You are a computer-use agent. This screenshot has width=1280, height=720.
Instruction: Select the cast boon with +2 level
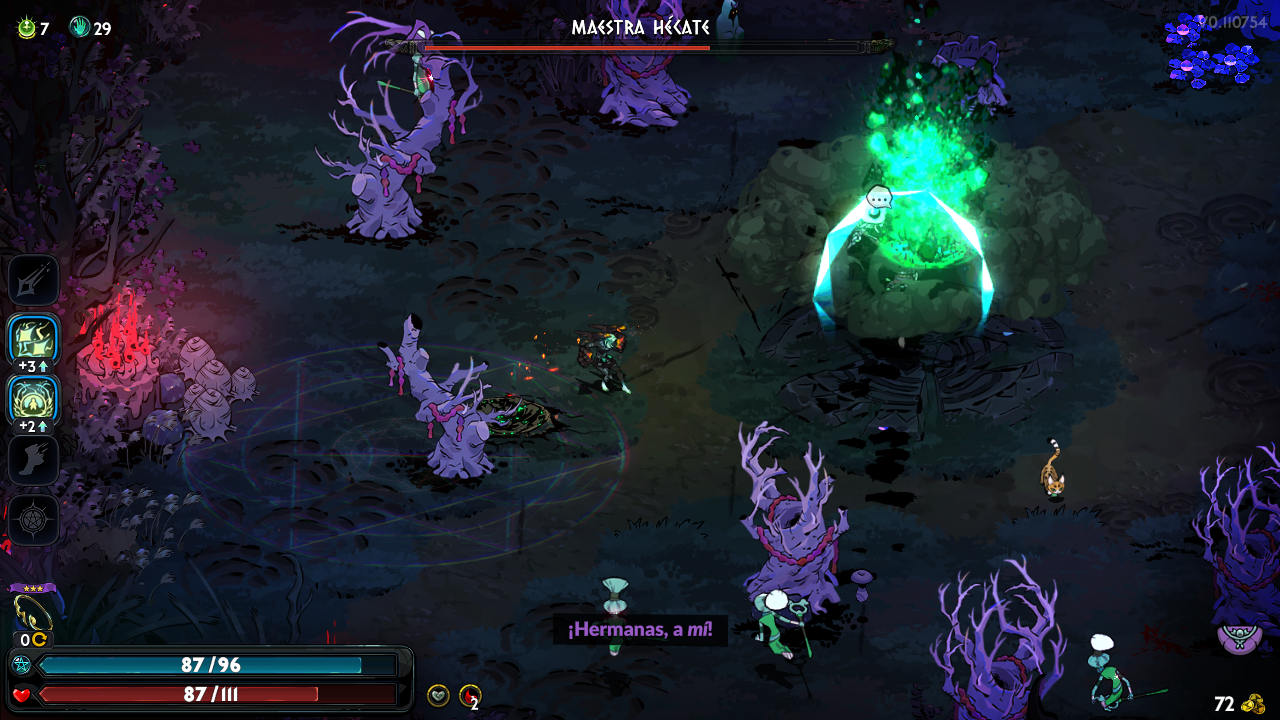point(34,399)
